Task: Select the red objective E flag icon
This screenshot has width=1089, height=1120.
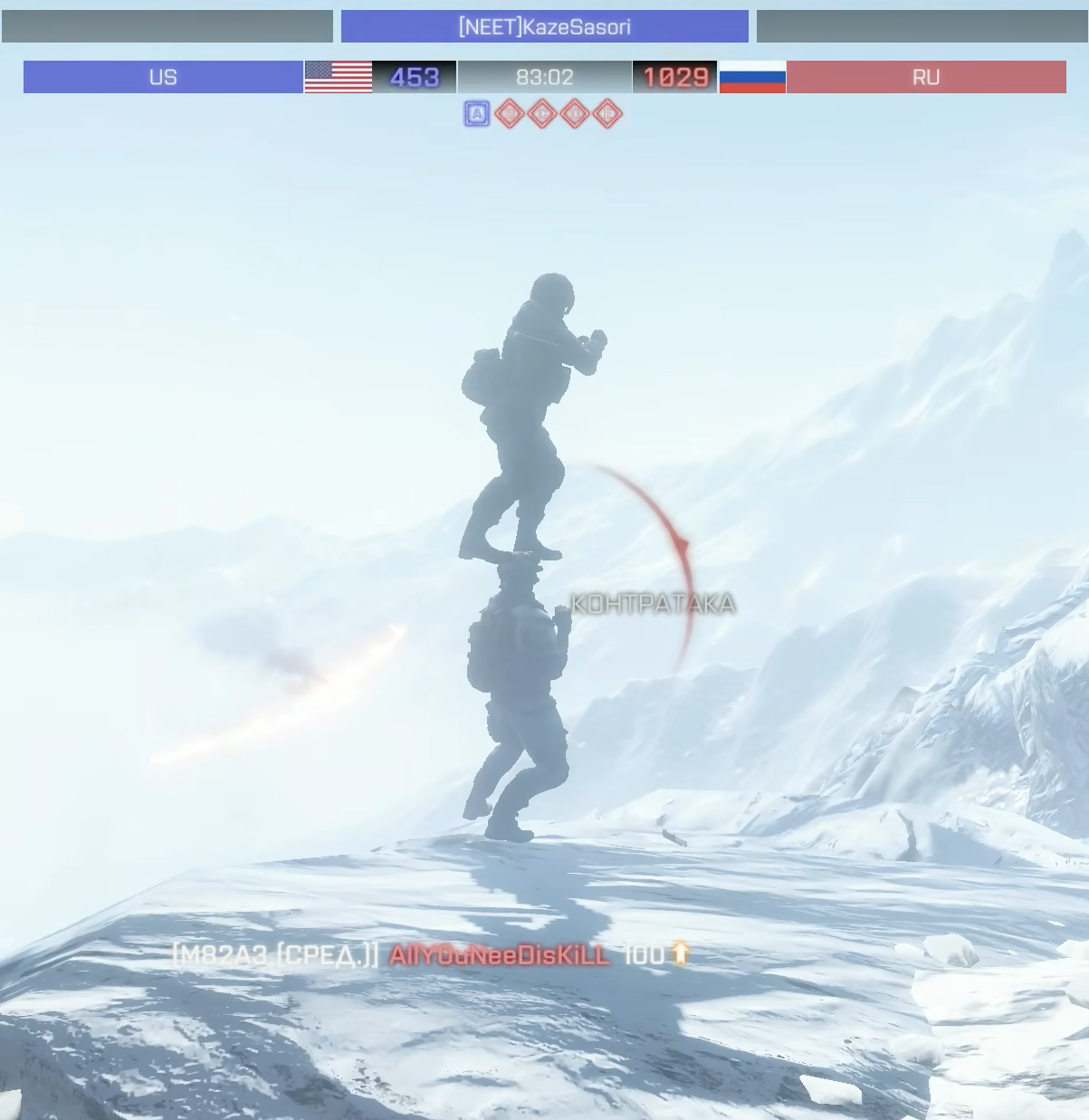Action: click(607, 114)
